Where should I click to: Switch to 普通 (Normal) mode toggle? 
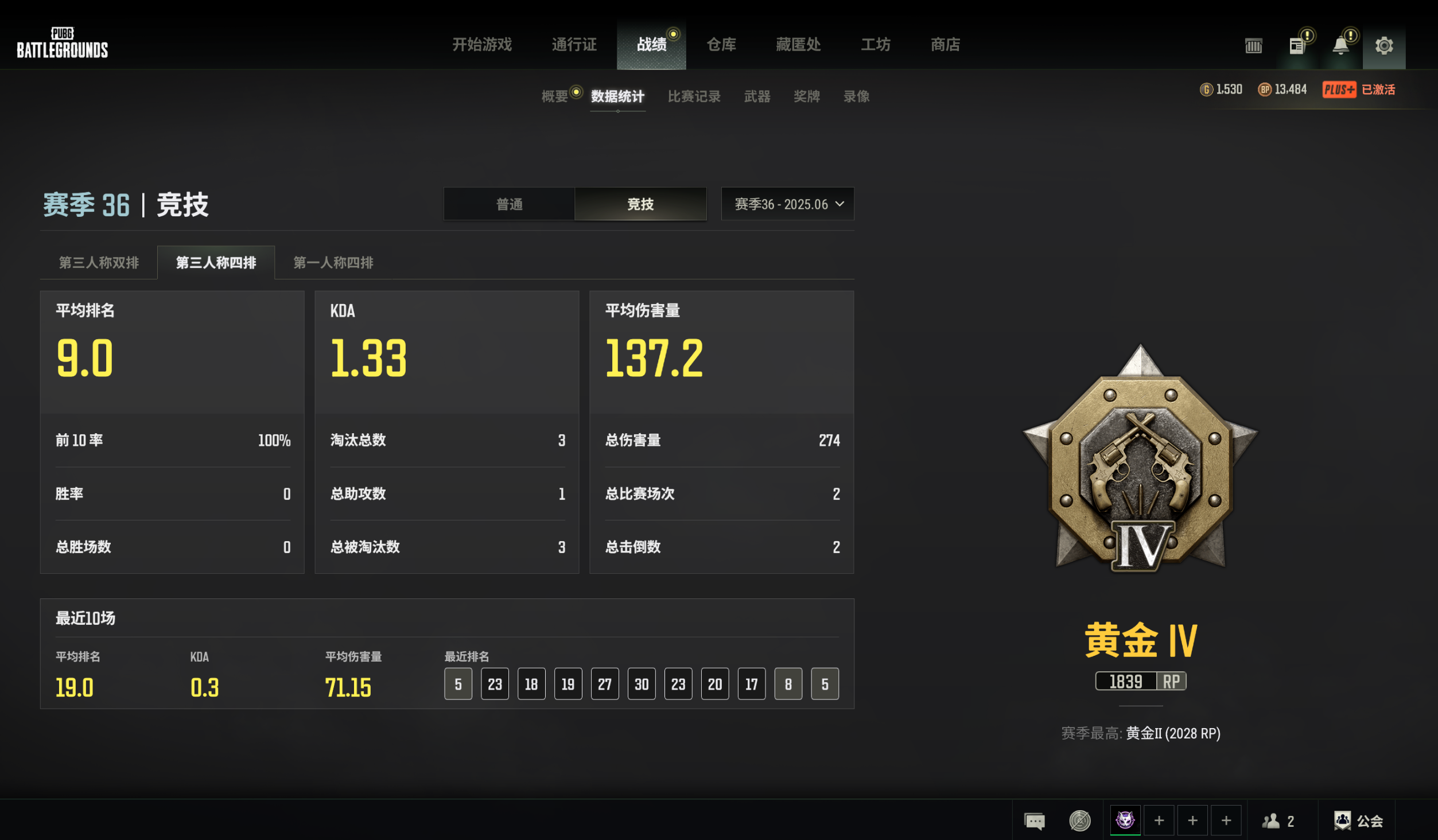pyautogui.click(x=508, y=204)
